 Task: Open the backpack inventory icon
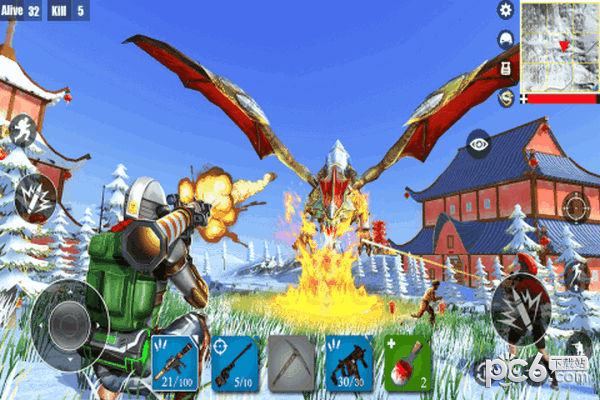coord(505,68)
